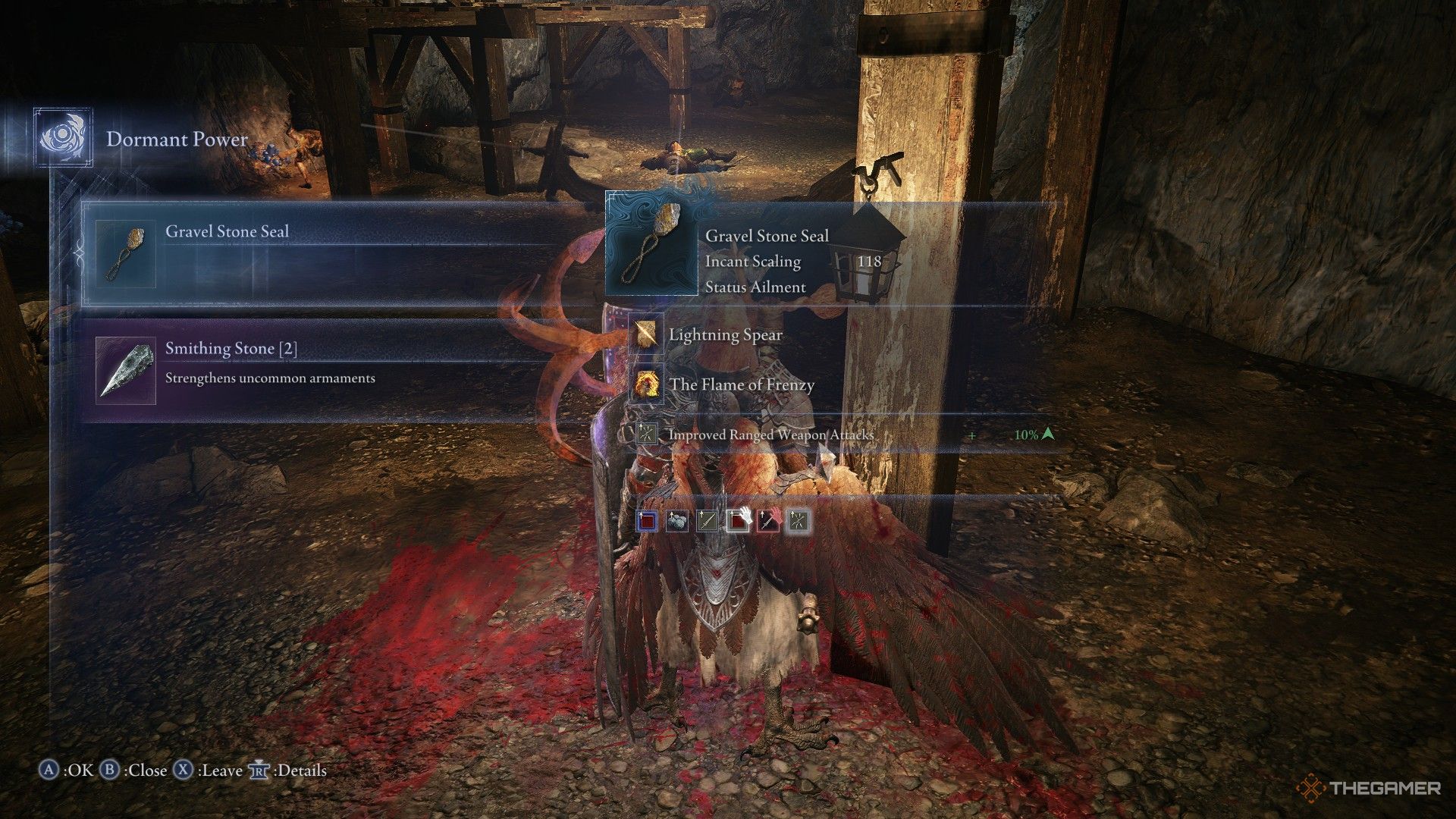Image resolution: width=1456 pixels, height=819 pixels.
Task: Select the smithing stones pile icon in equipment row
Action: 677,521
